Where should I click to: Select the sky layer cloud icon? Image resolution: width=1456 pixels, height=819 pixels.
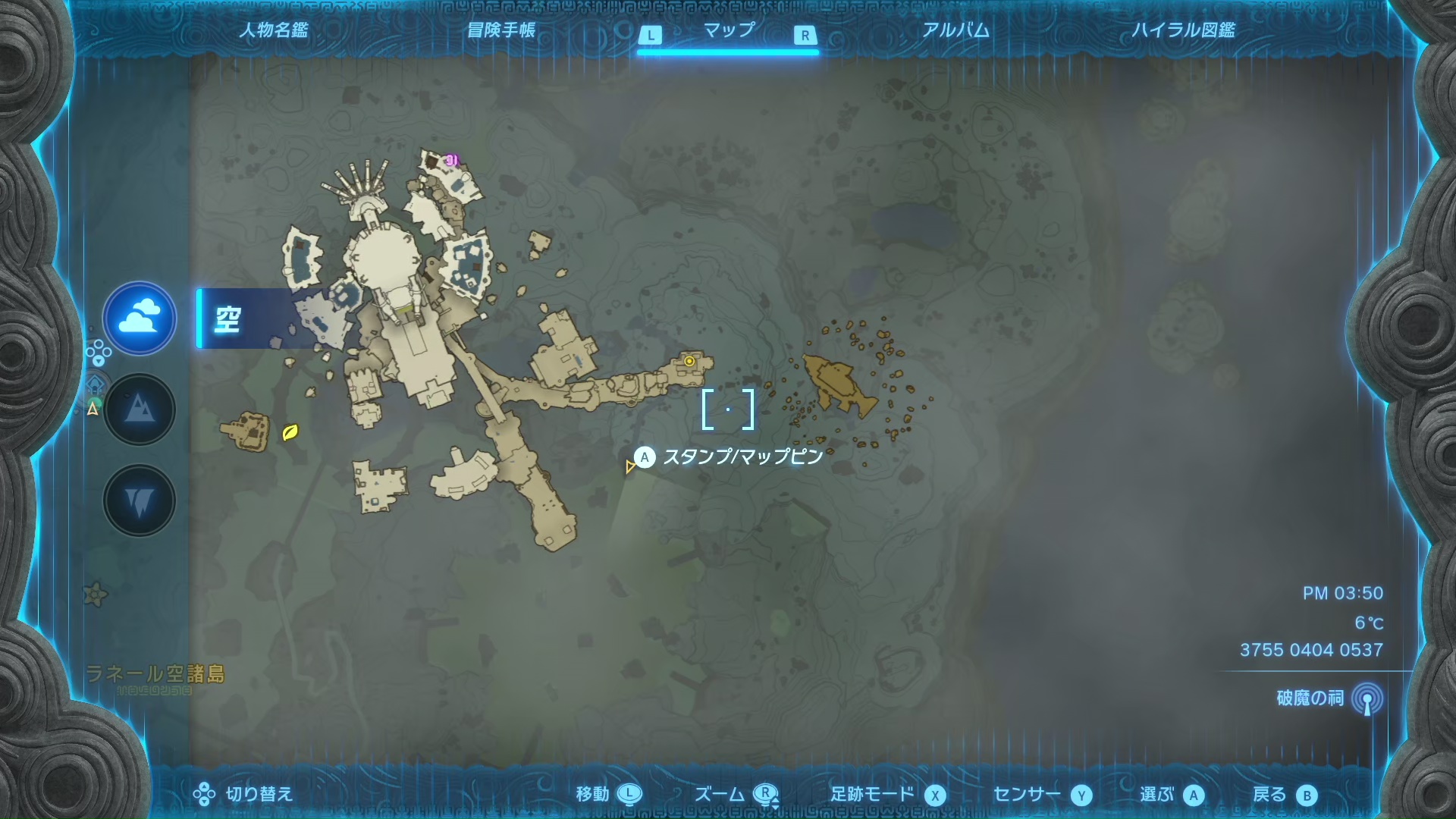[x=140, y=318]
